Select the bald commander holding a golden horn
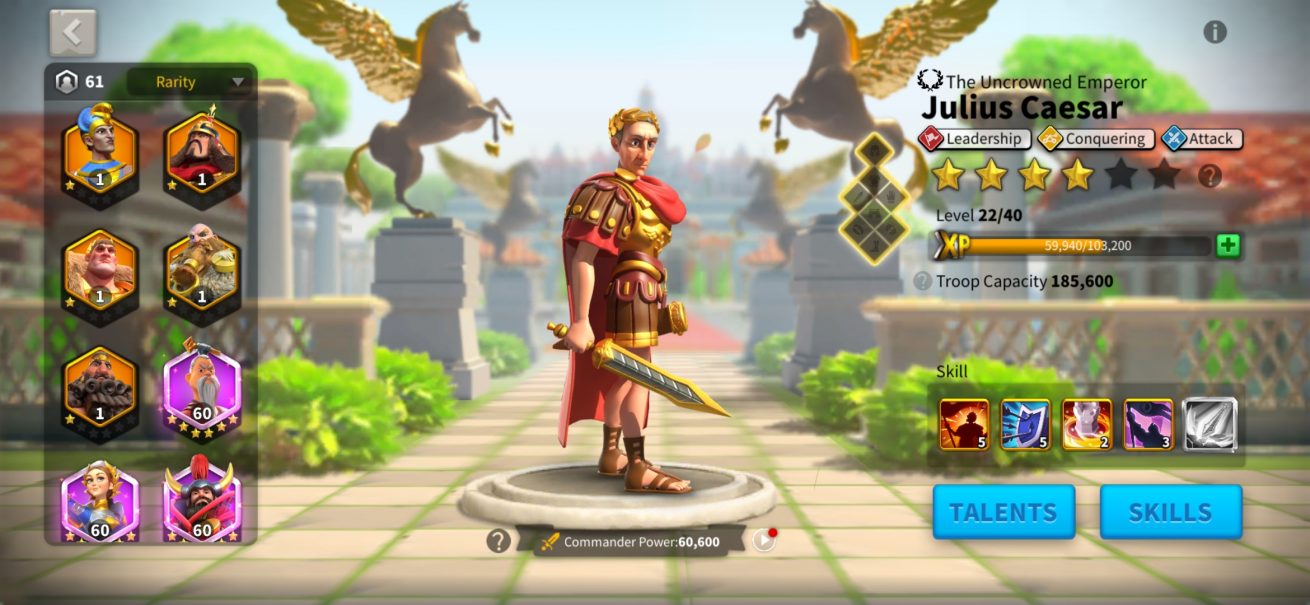 202,267
